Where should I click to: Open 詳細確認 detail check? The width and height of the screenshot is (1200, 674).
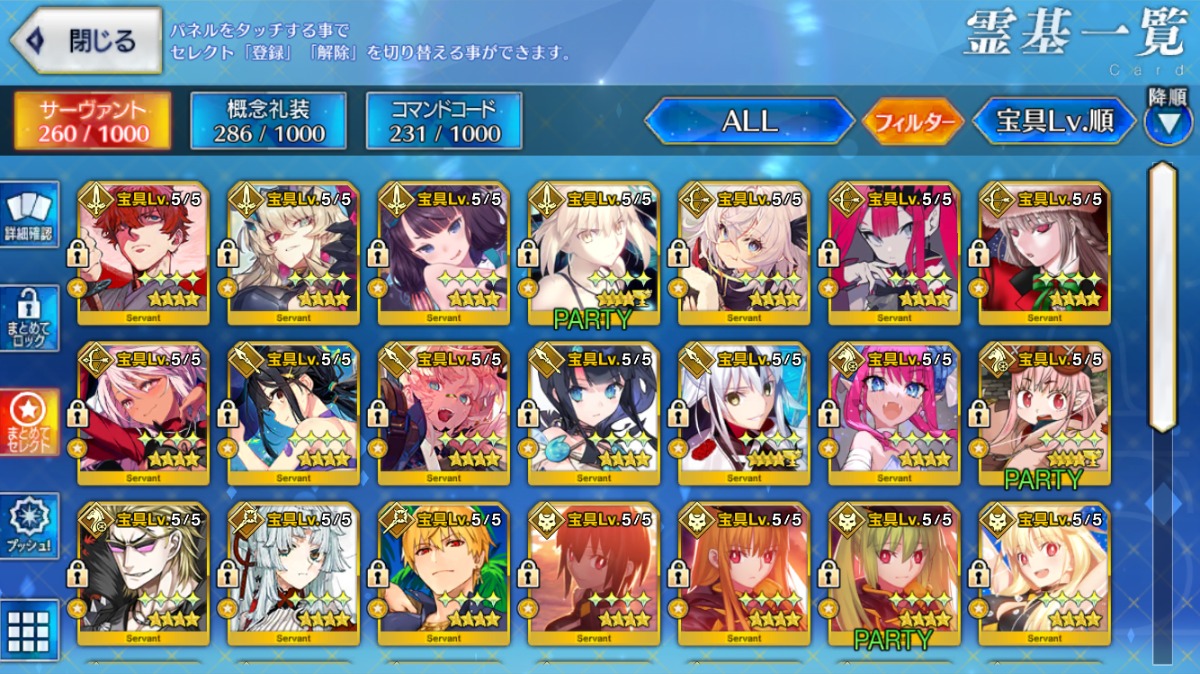[x=30, y=215]
